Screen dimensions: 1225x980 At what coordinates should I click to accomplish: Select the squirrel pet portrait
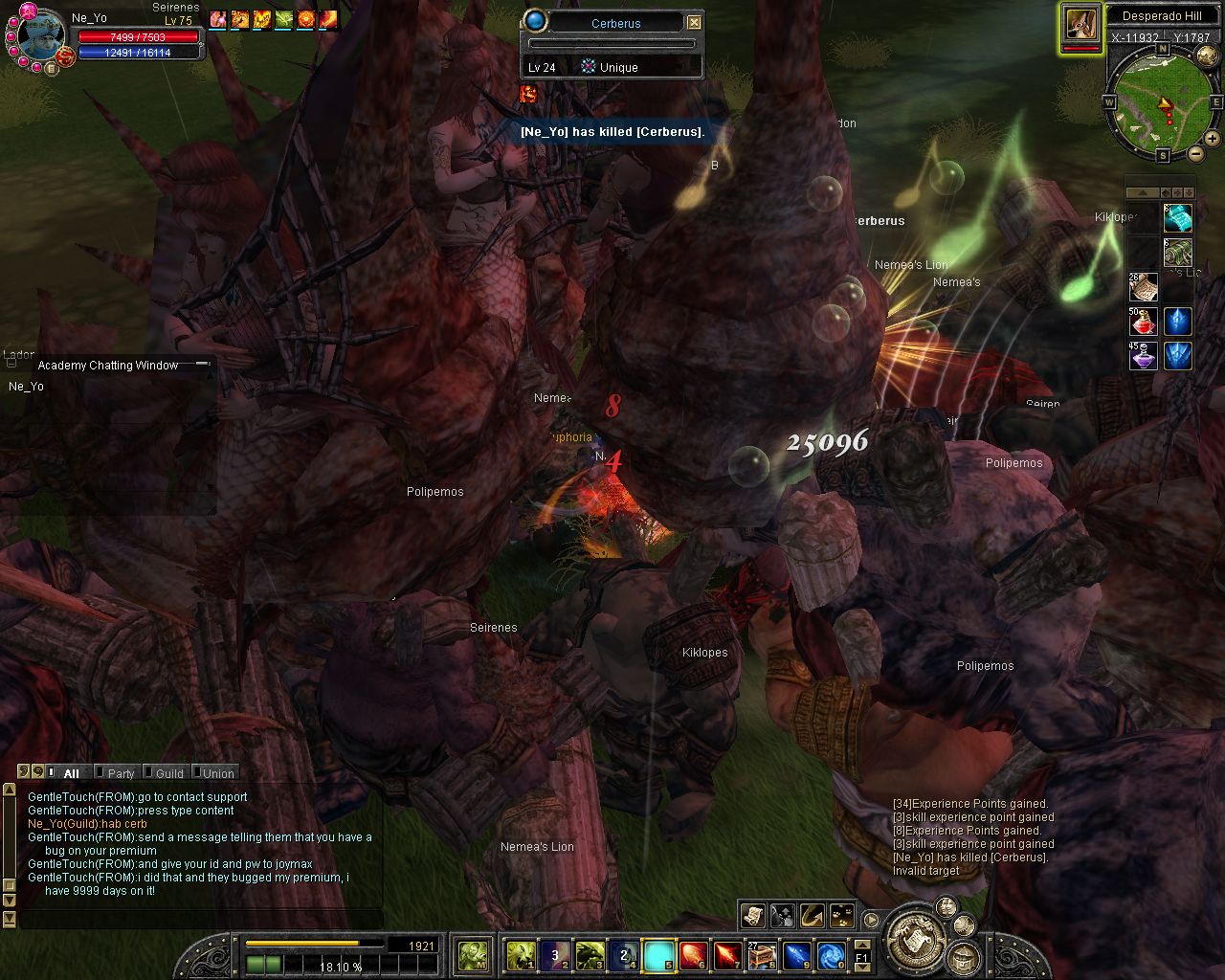coord(1081,25)
